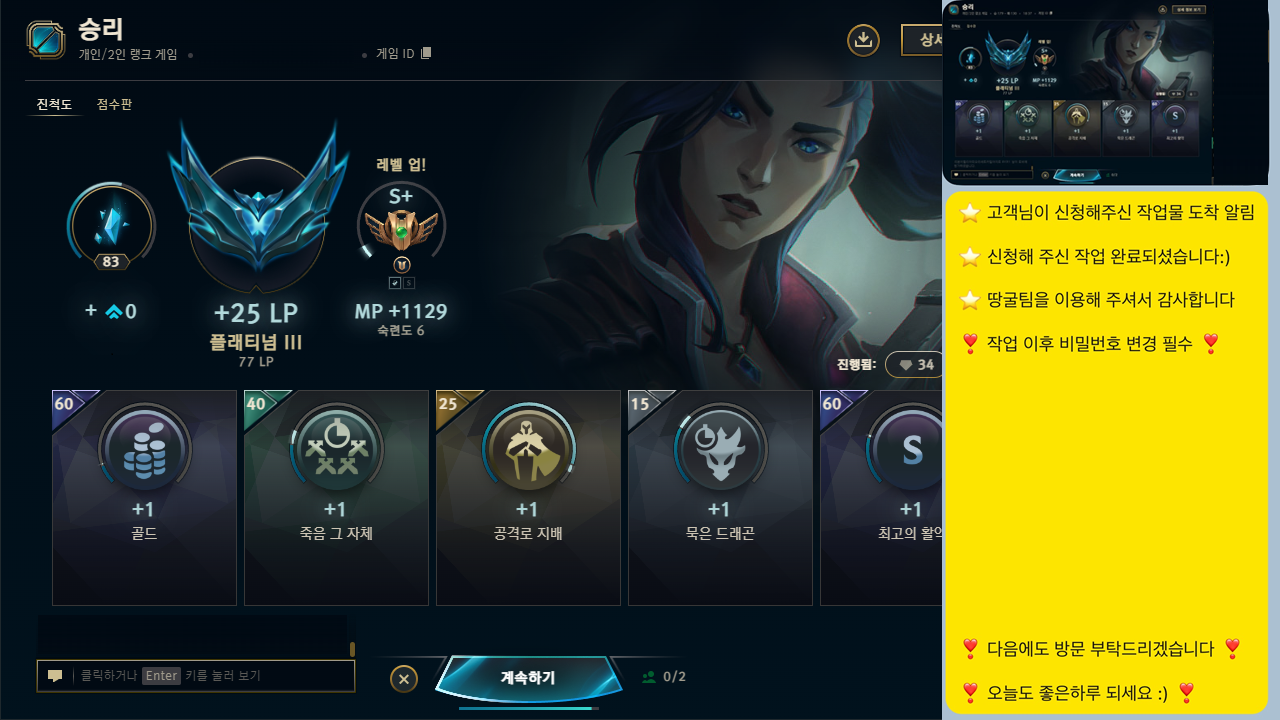Open the 진척도 tab
The image size is (1280, 720).
(55, 104)
